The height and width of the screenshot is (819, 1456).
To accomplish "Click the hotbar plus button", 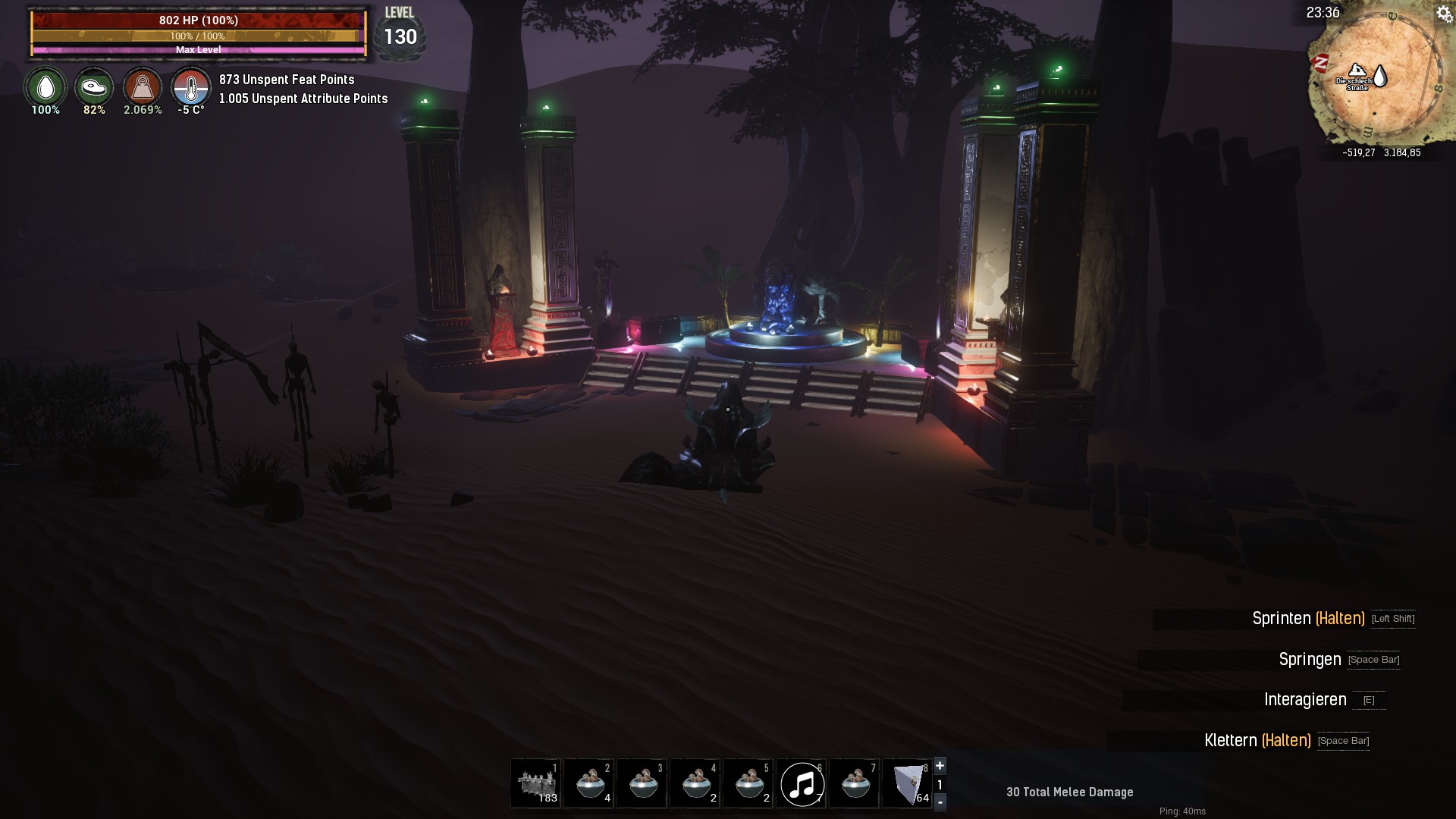I will [940, 765].
